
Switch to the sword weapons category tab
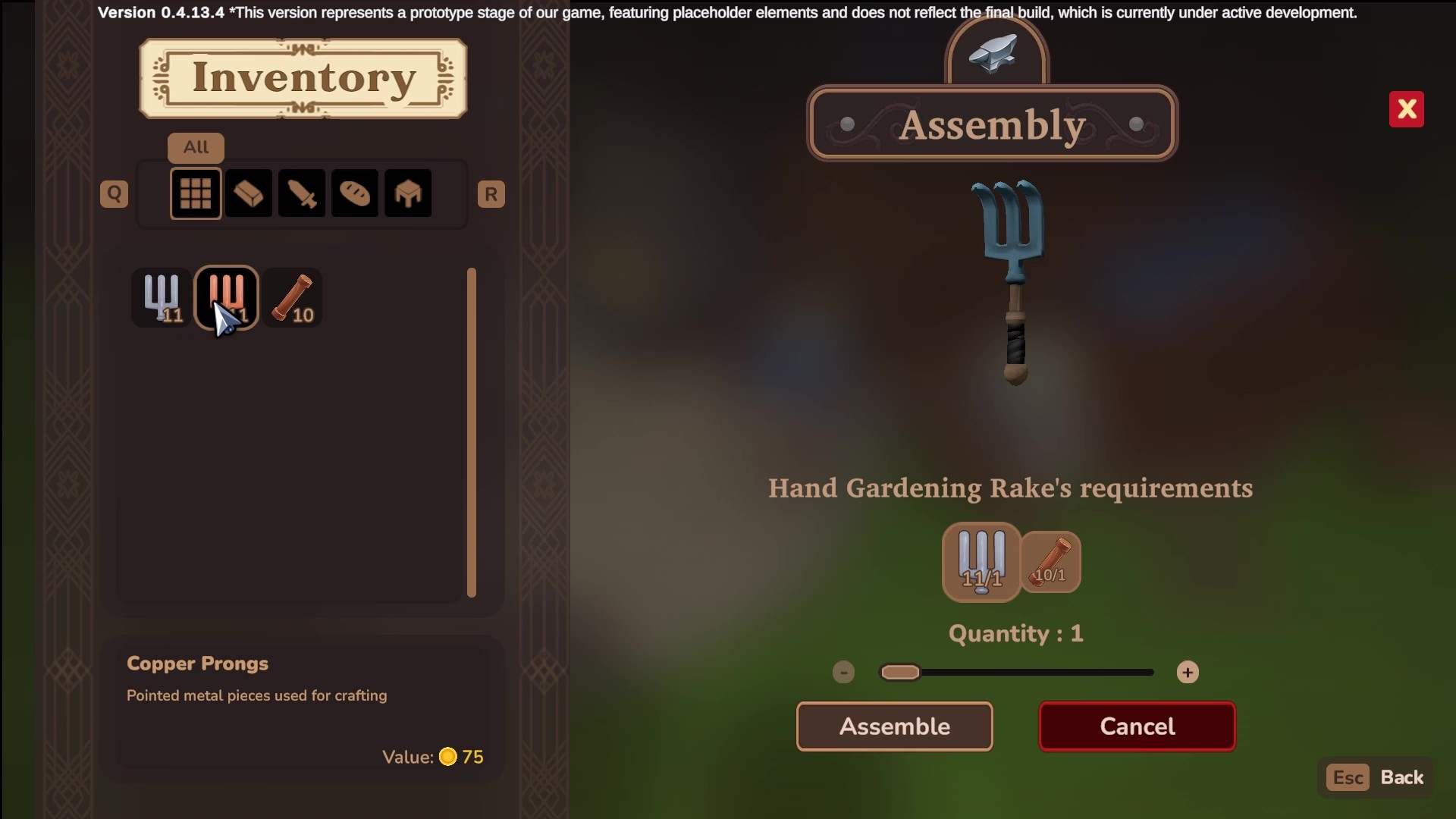coord(302,194)
